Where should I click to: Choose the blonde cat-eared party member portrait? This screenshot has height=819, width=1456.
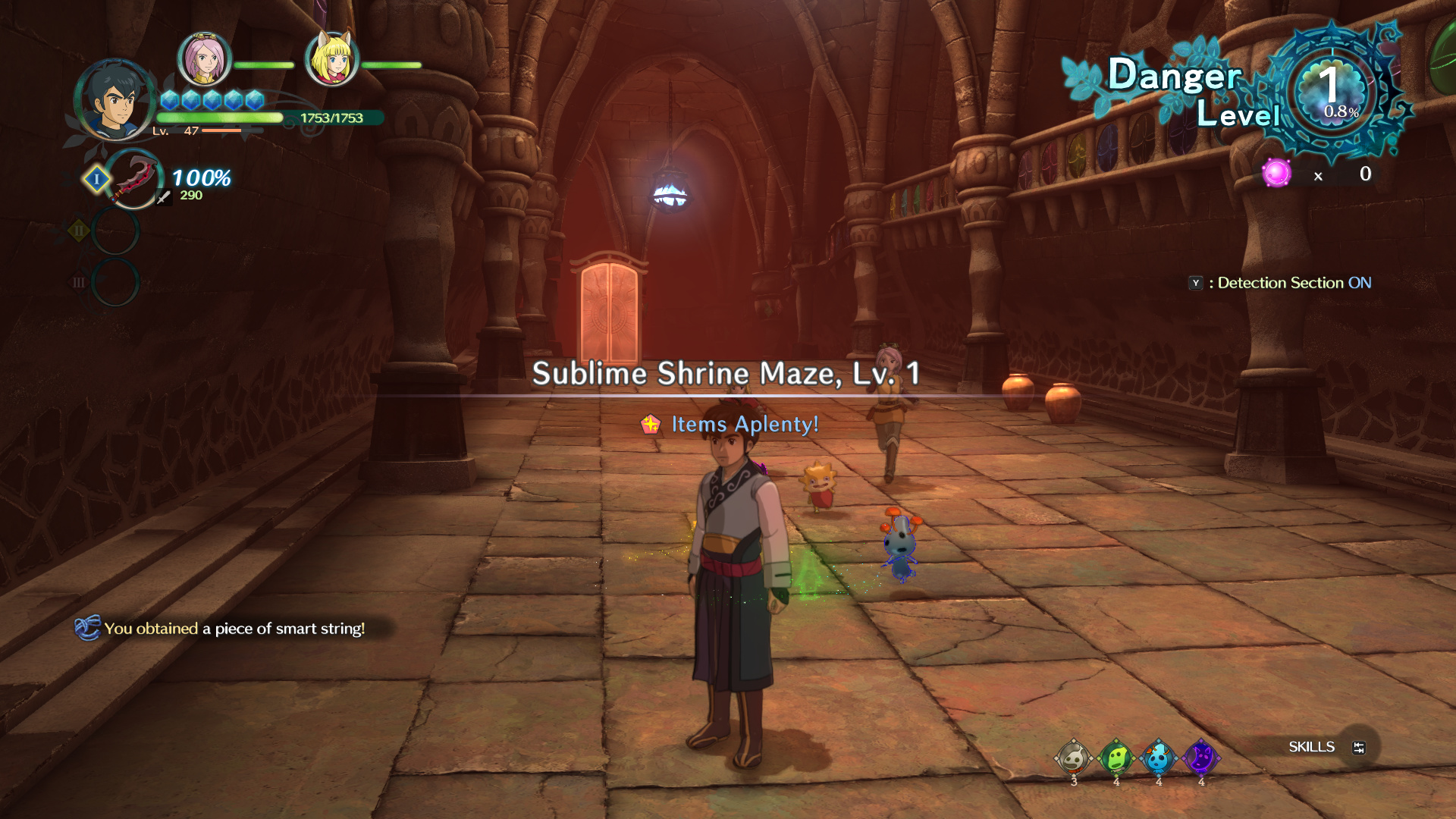point(332,59)
